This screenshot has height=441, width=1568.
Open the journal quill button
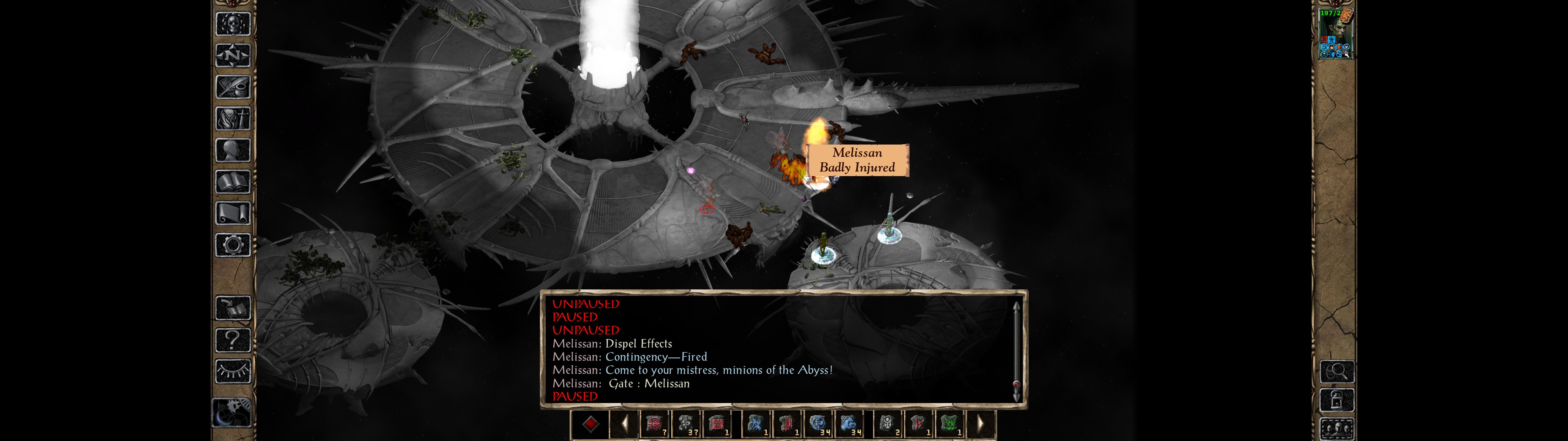233,87
